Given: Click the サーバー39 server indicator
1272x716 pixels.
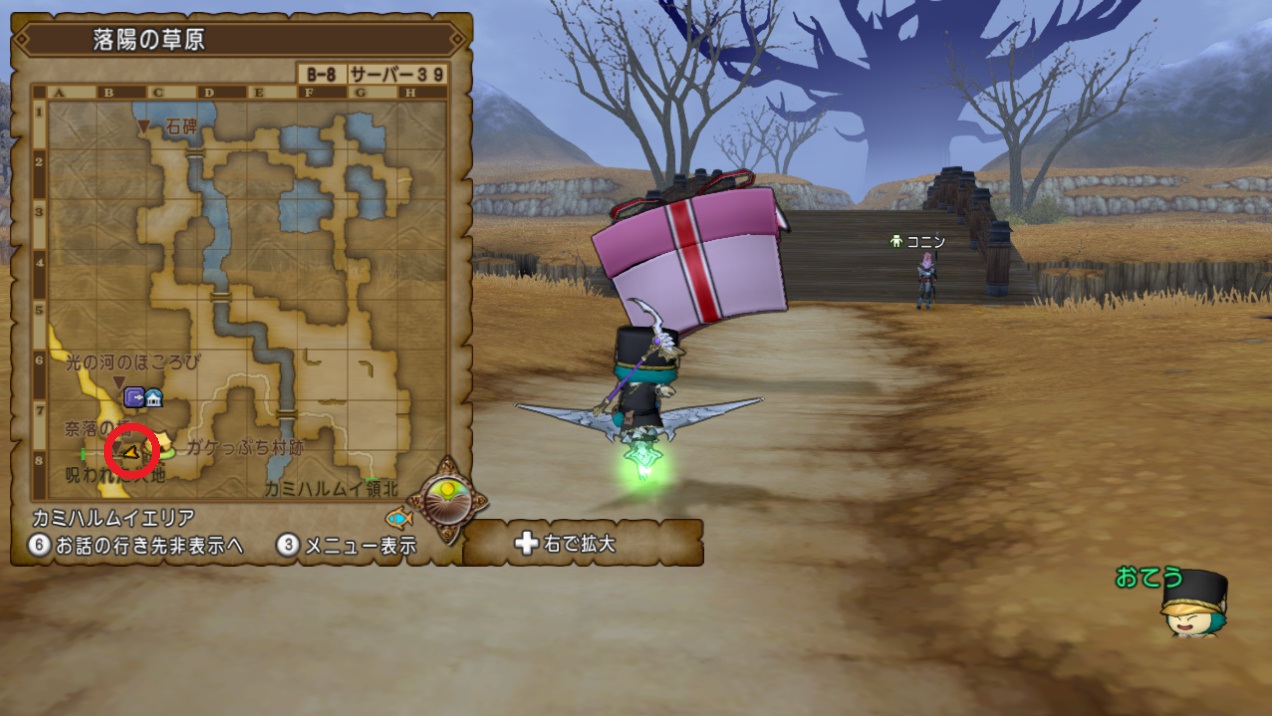Looking at the screenshot, I should coord(397,75).
